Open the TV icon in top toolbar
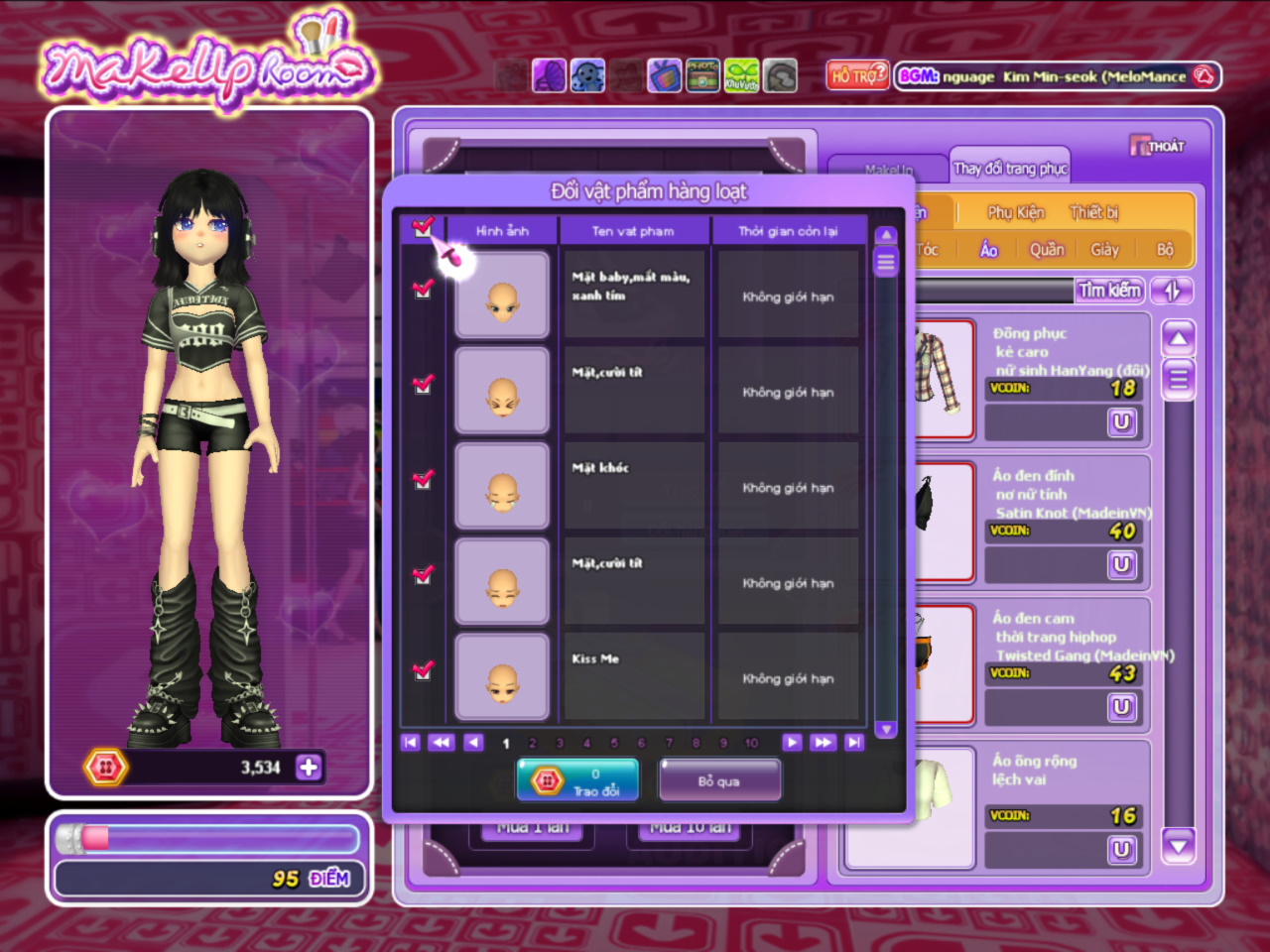Screen dimensions: 1270x952 tap(664, 76)
